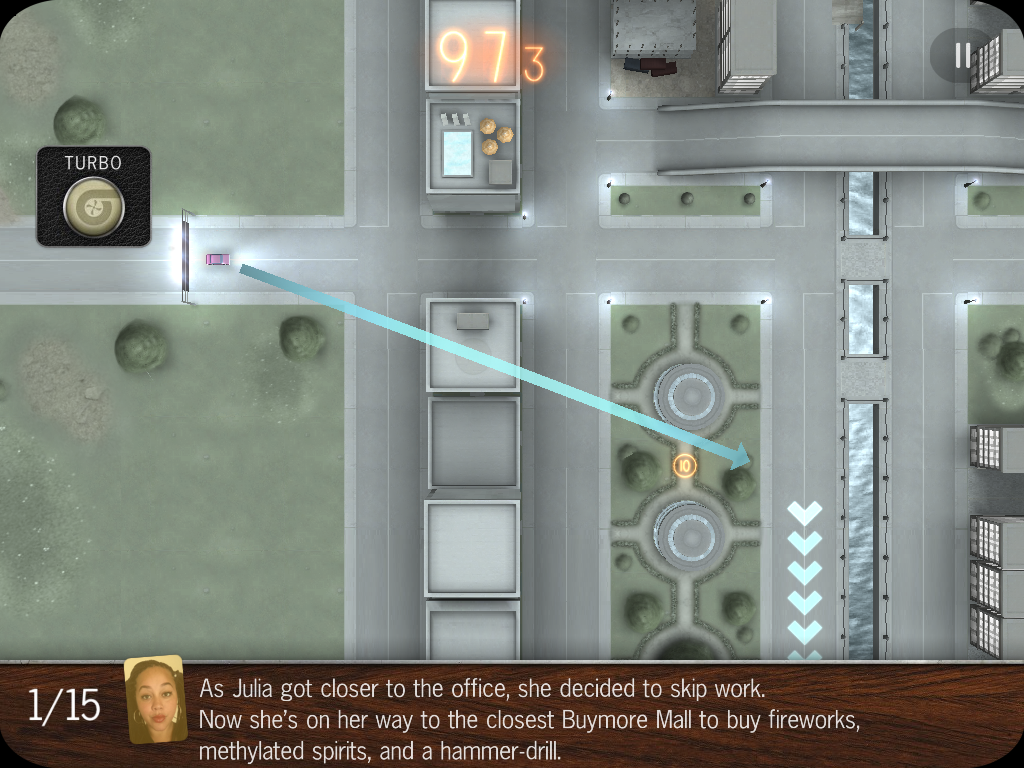This screenshot has width=1024, height=768.
Task: Tap Julia's portrait in the story bar
Action: point(155,700)
